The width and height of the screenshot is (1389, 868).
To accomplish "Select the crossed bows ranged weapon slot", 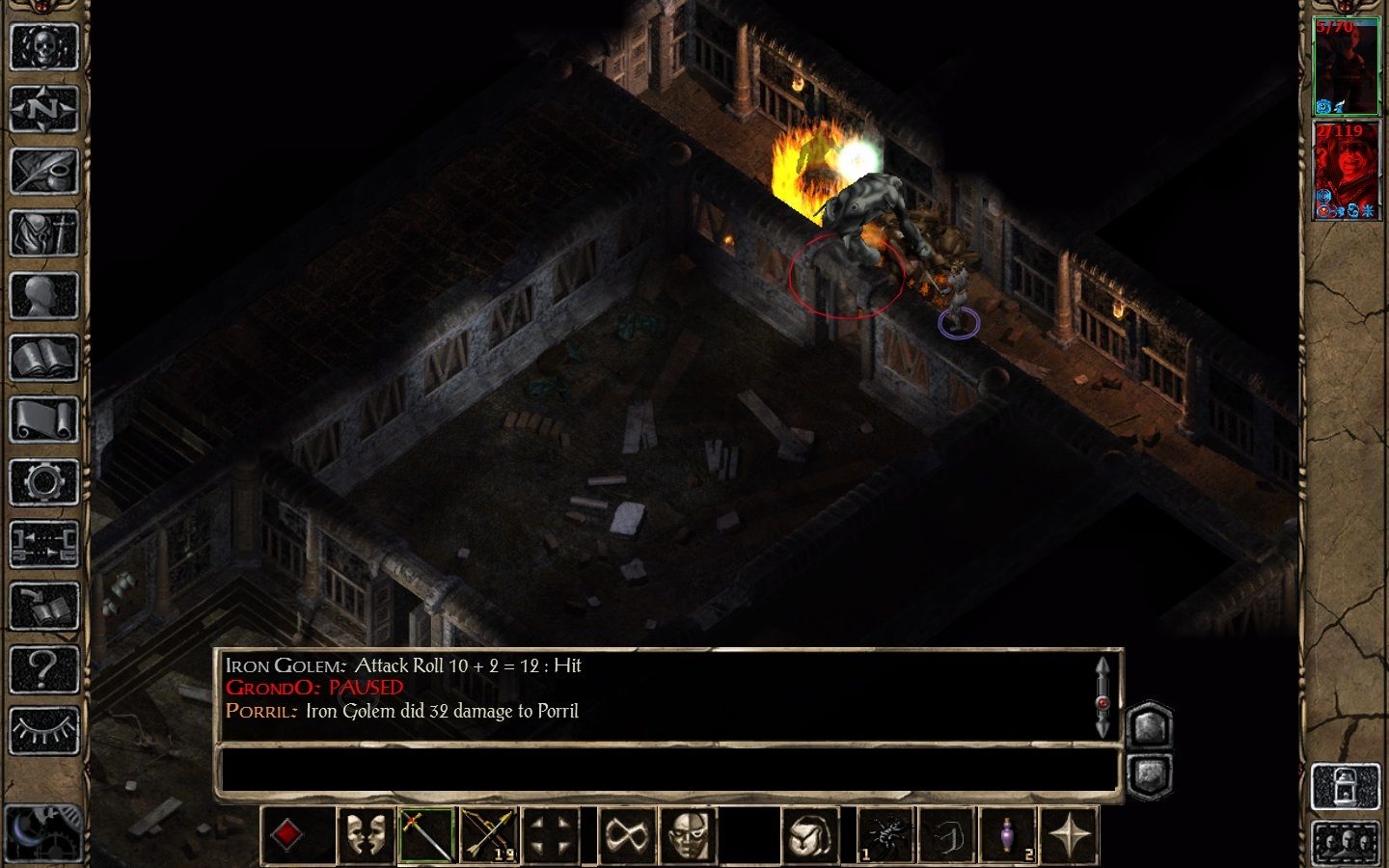I will point(488,833).
